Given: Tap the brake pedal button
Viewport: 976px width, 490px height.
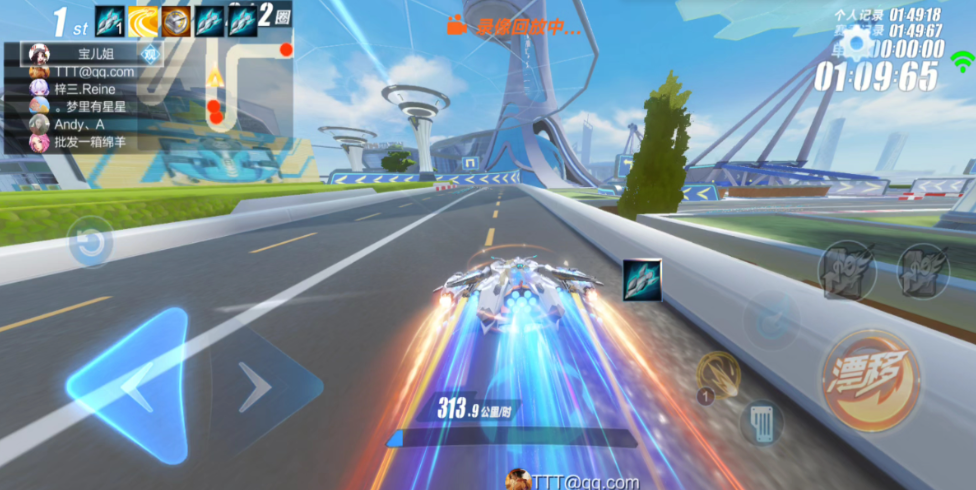Looking at the screenshot, I should pos(761,422).
